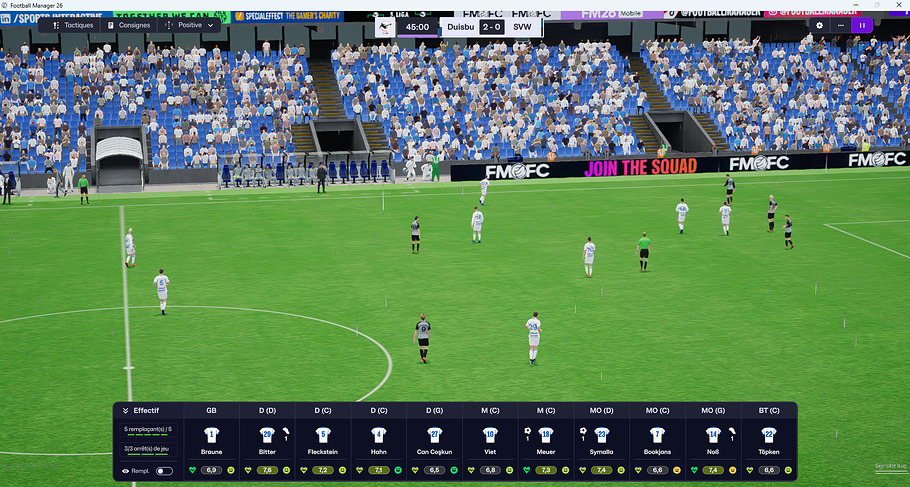The width and height of the screenshot is (910, 487).
Task: Select Can Coşkun's player card
Action: point(434,441)
